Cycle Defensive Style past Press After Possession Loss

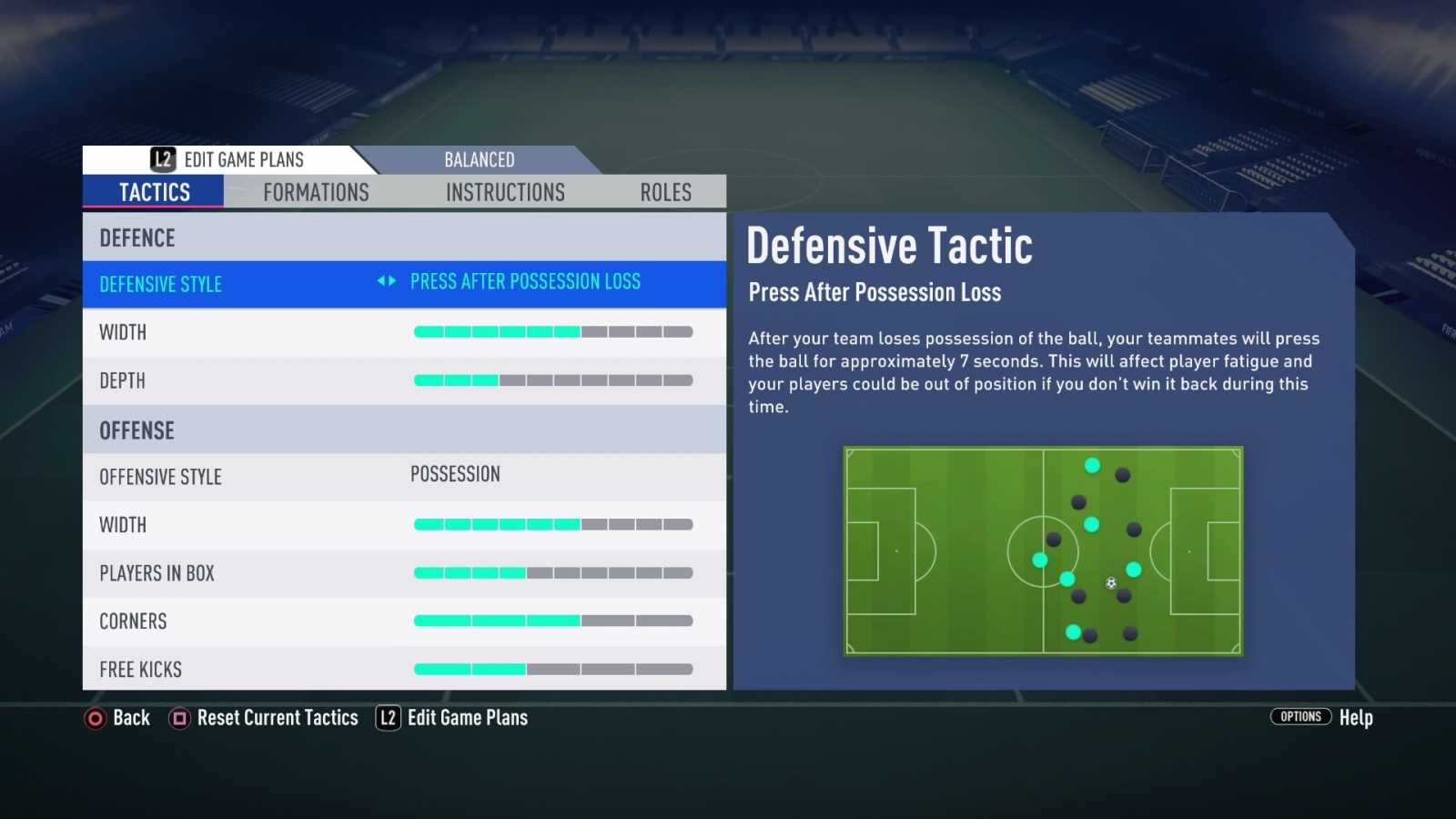390,282
